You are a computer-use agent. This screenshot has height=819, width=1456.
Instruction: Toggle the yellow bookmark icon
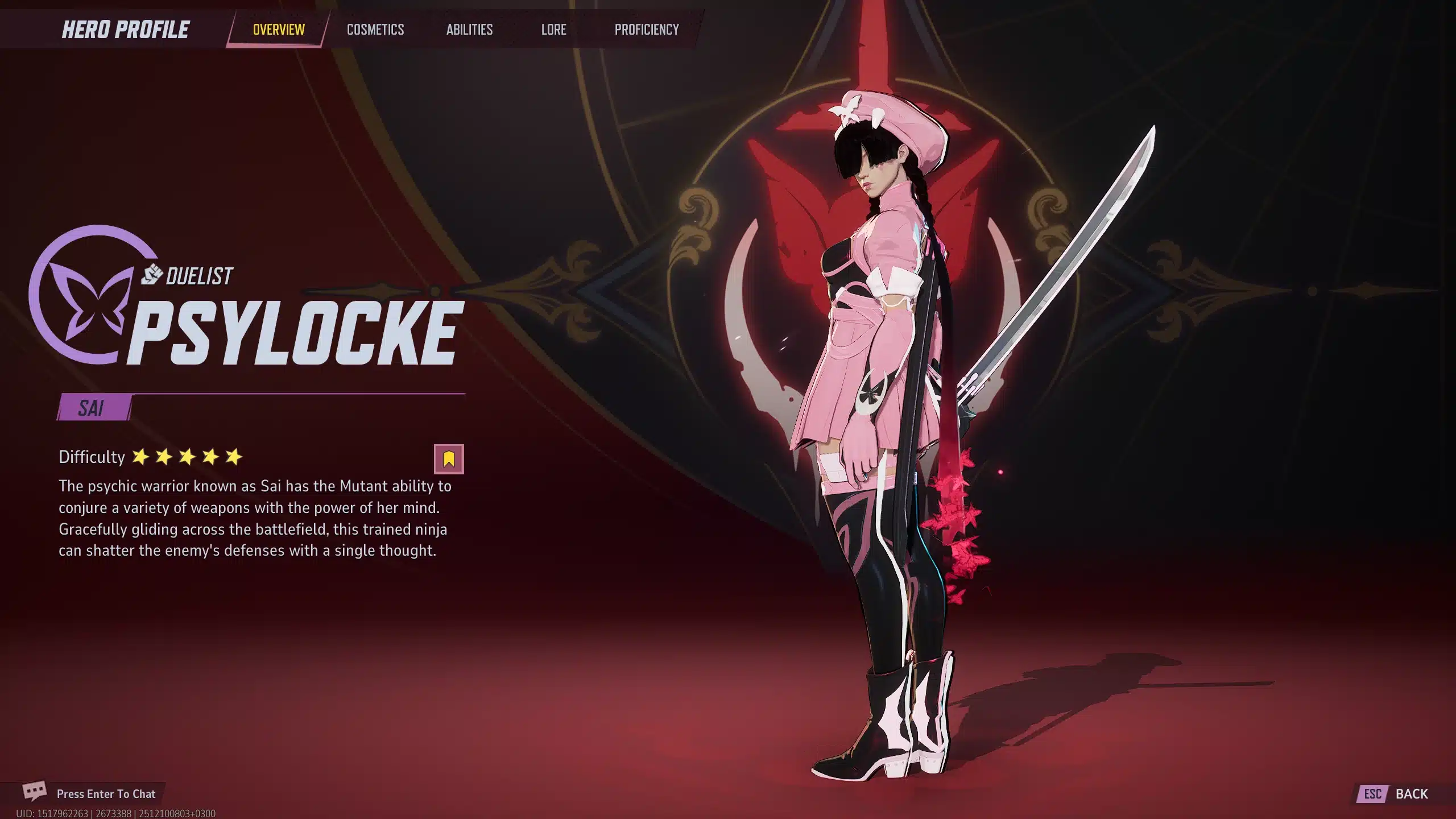point(449,459)
